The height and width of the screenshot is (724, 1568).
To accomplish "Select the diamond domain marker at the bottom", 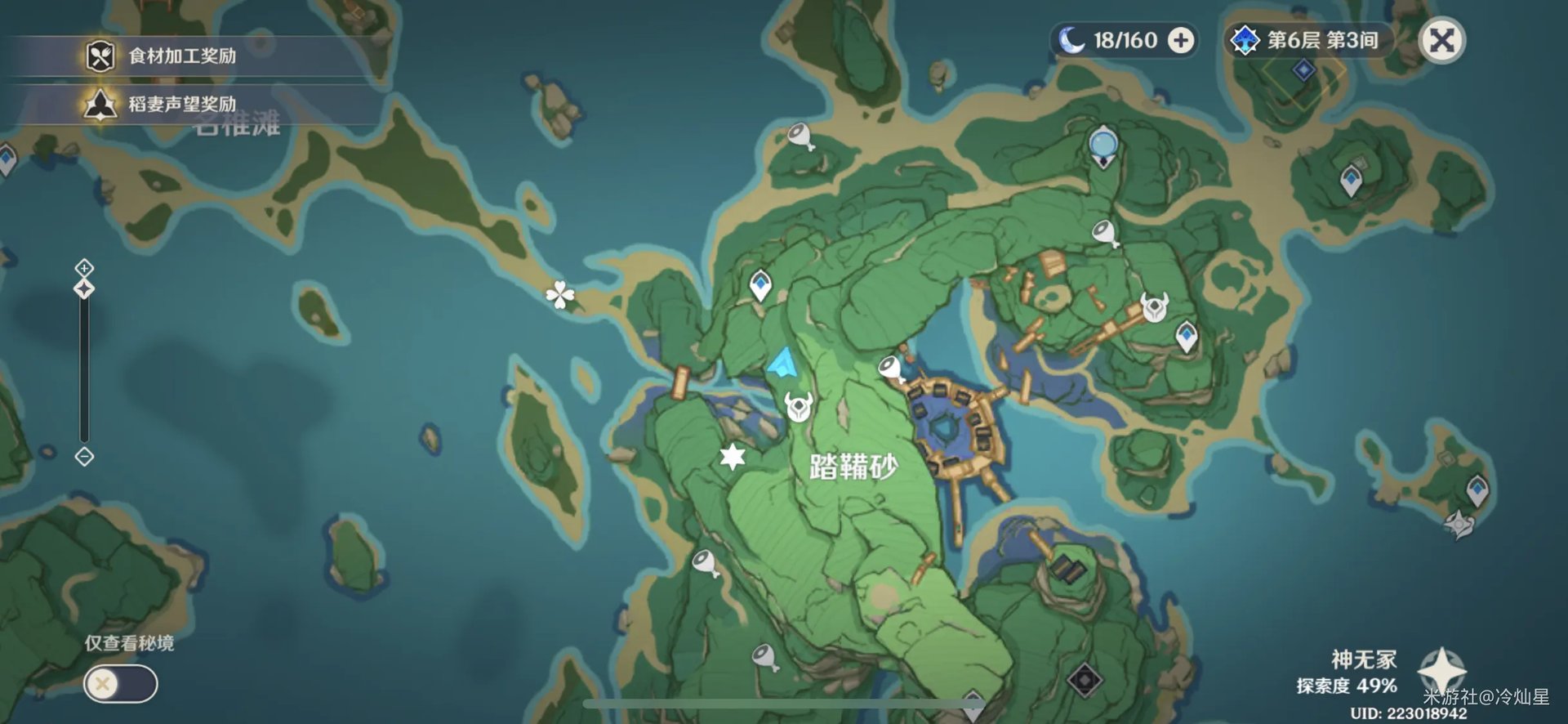I will (1085, 680).
